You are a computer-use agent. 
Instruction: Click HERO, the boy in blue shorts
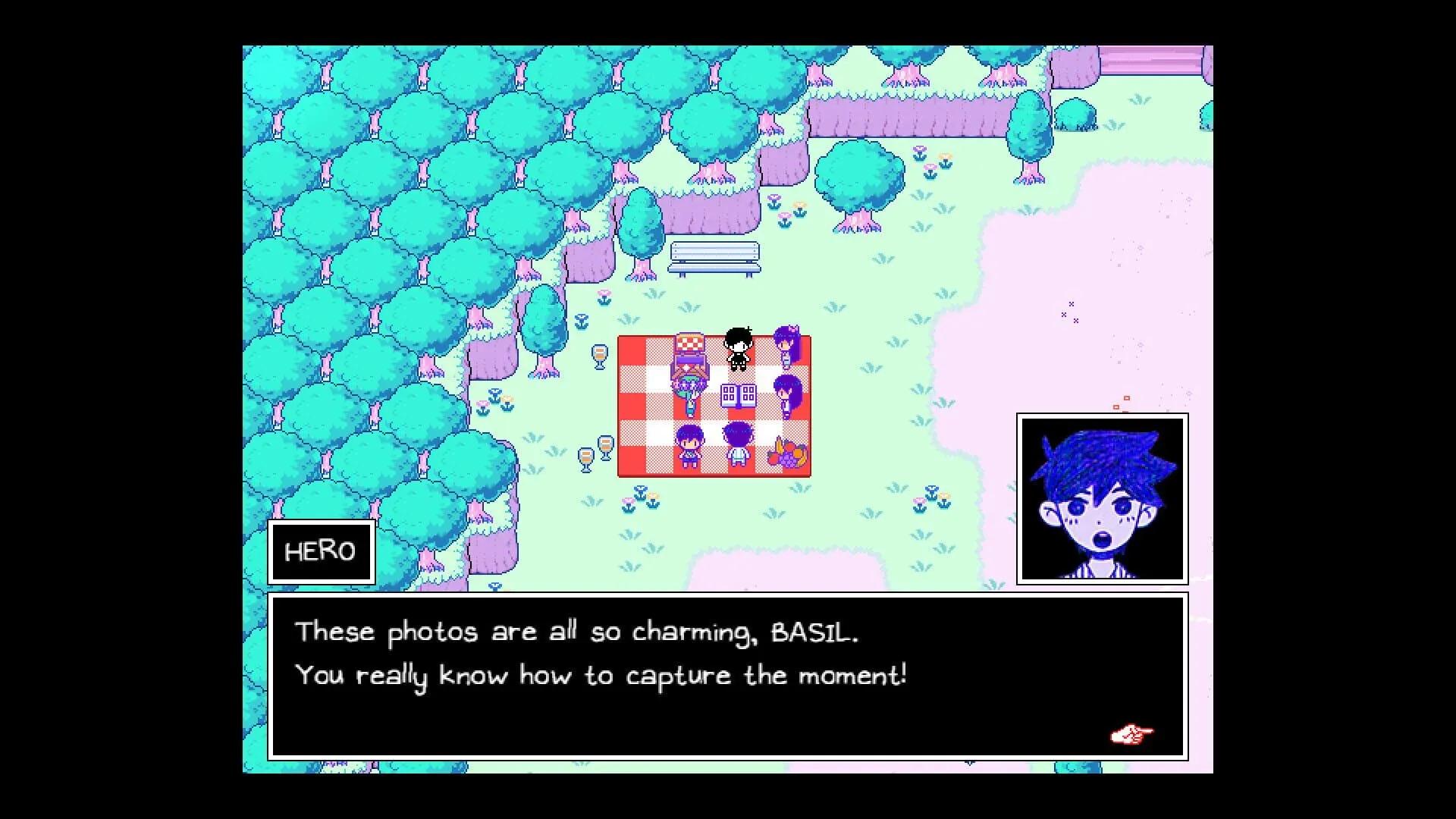[x=691, y=445]
